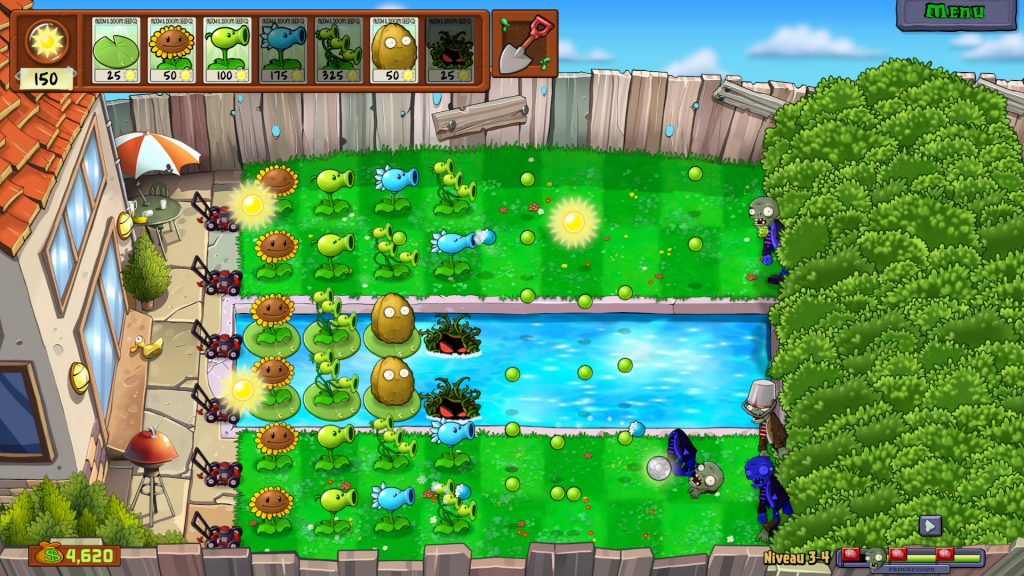Pick the Peashooter seed packet
Viewport: 1024px width, 576px height.
[x=227, y=49]
